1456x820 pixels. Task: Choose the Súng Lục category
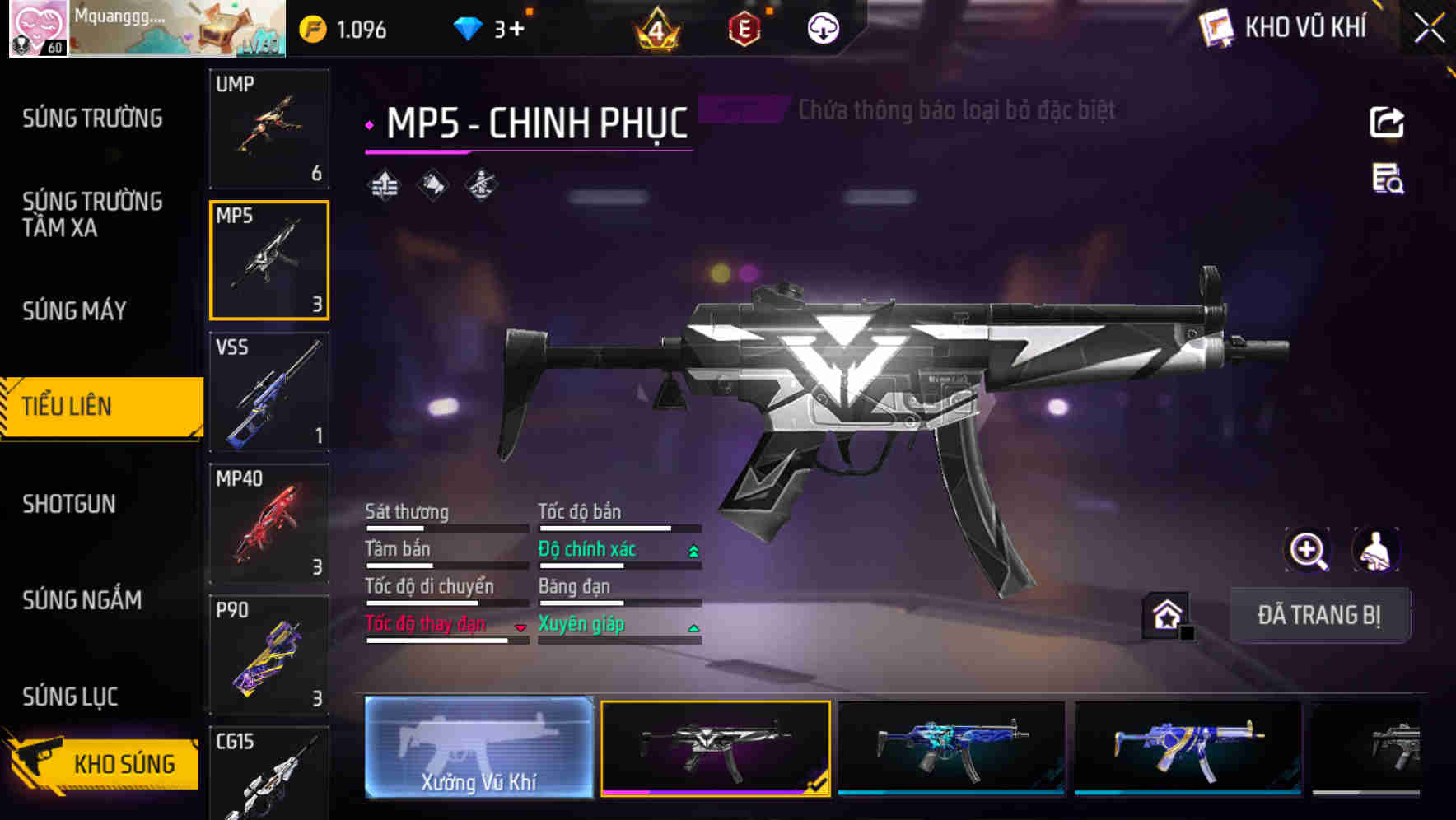(x=70, y=697)
